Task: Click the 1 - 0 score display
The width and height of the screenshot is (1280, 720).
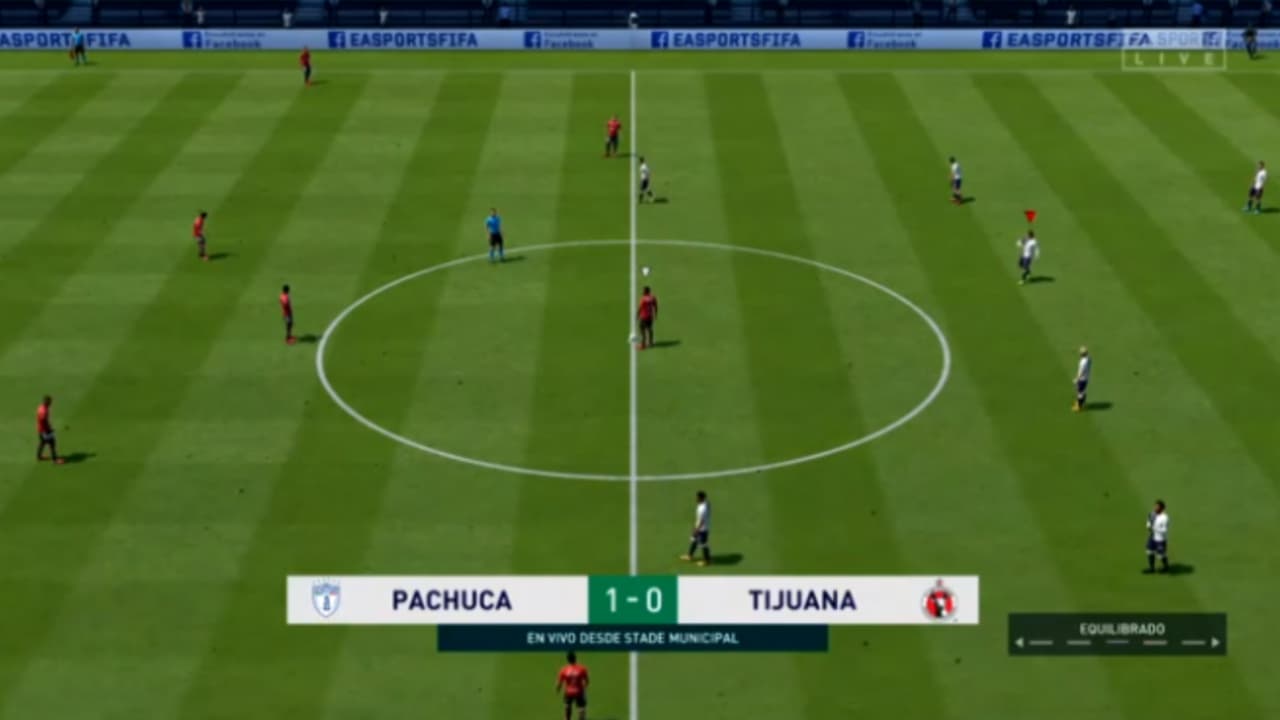Action: tap(632, 600)
